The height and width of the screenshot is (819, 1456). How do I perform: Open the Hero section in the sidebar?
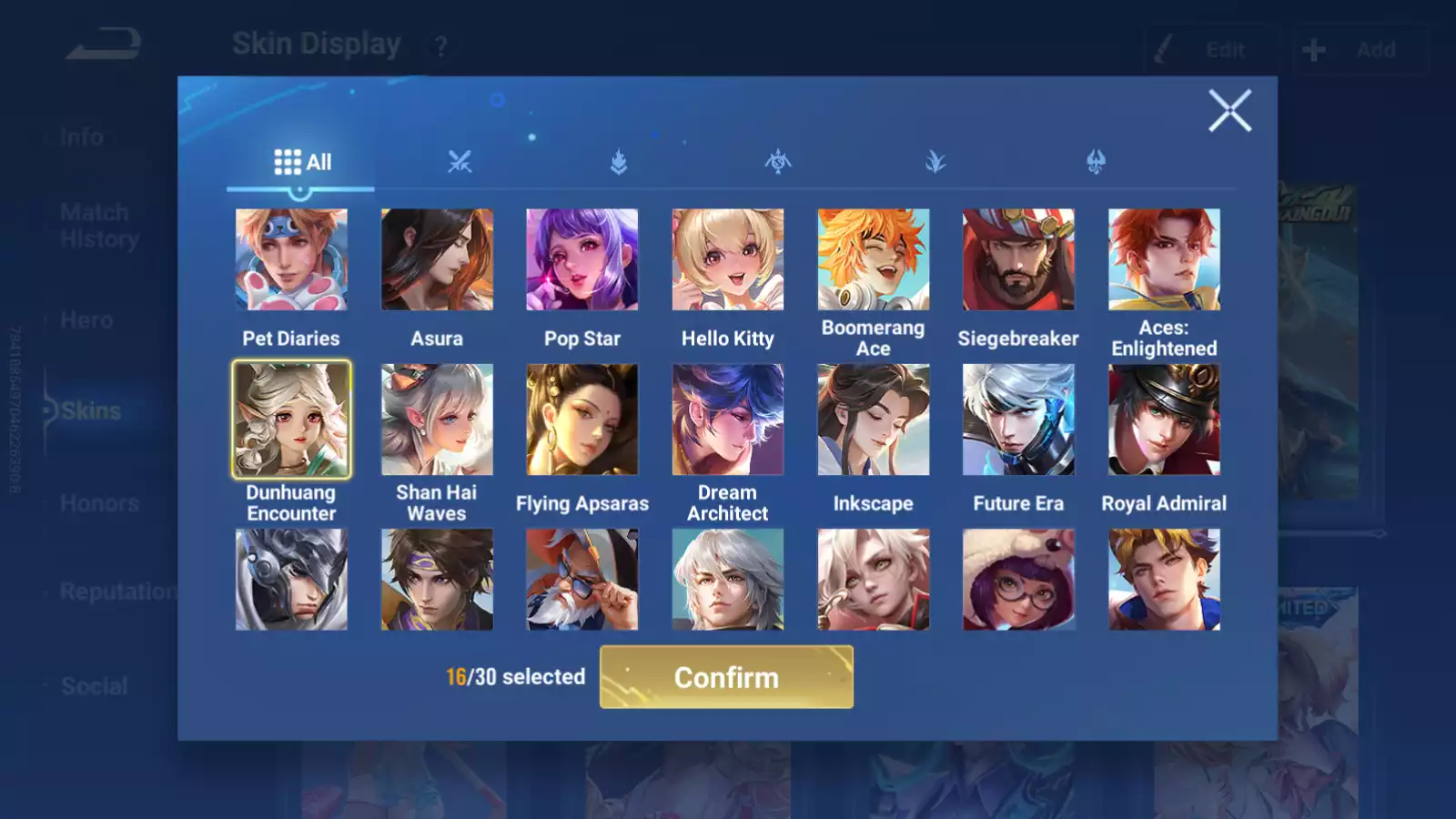point(86,319)
